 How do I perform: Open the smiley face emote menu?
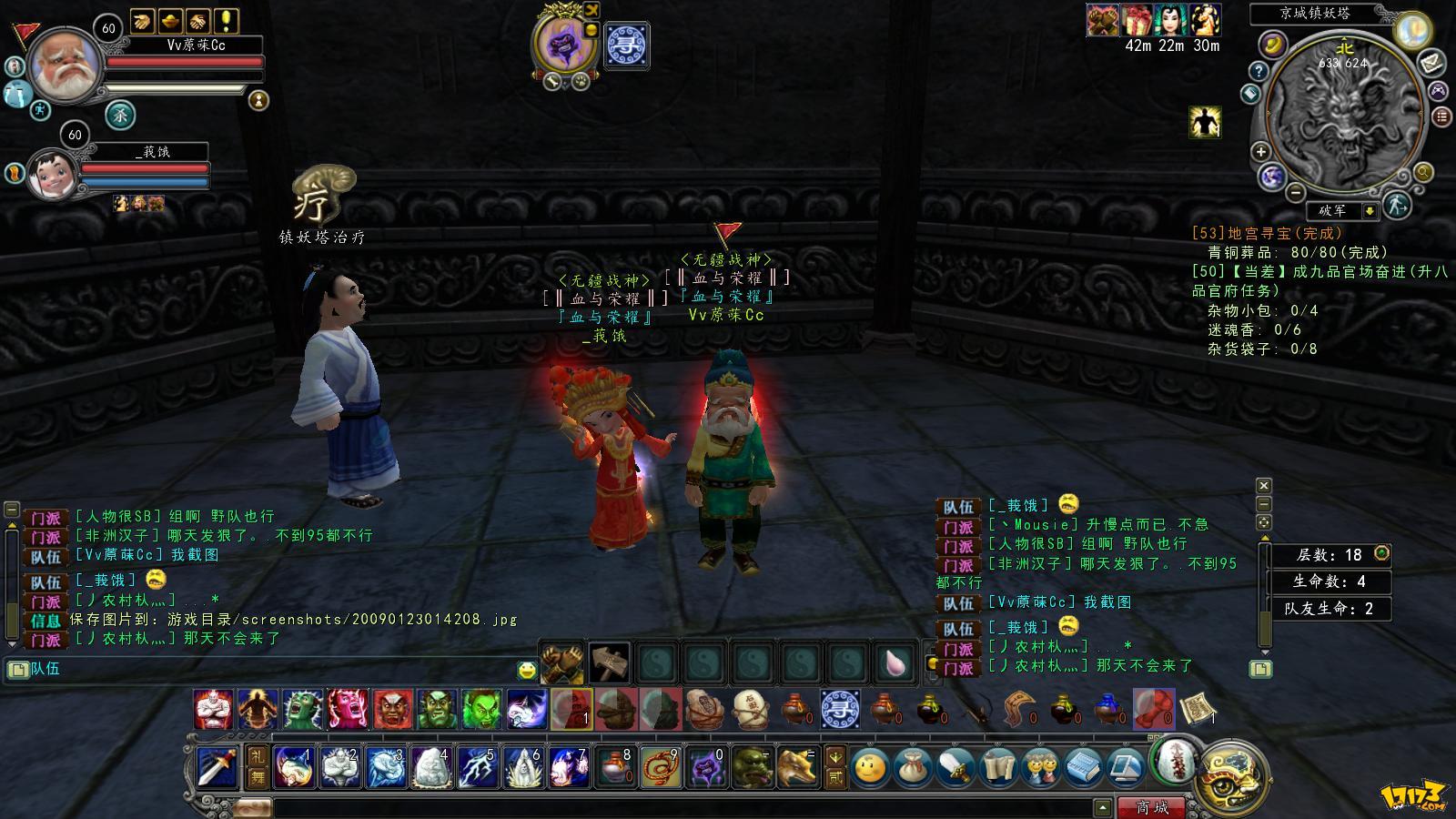pos(870,768)
